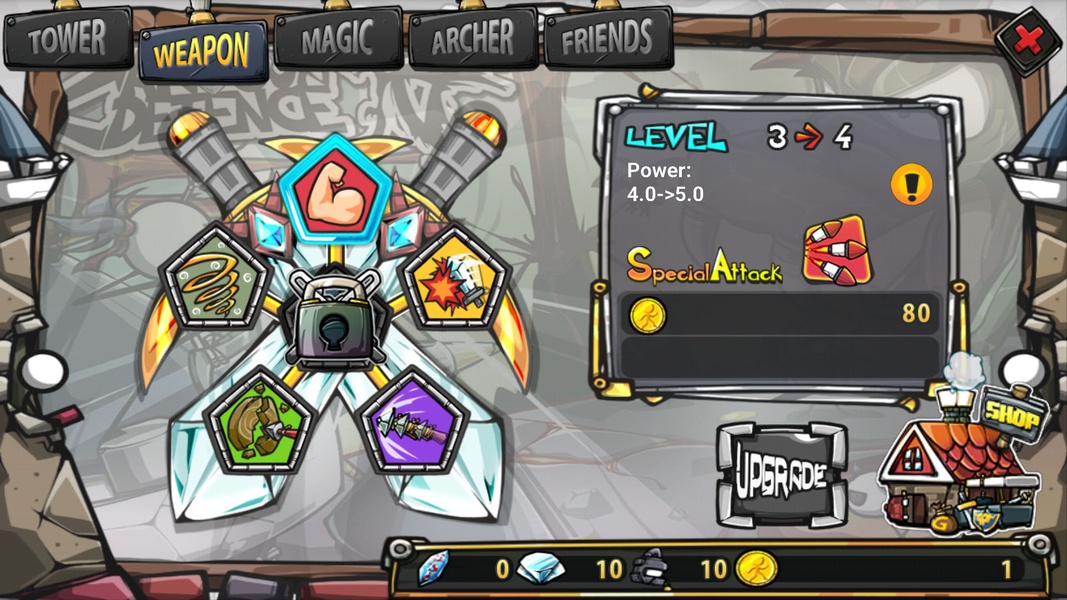Upgrade the weapon with the Upgrade button
1067x600 pixels.
(x=781, y=474)
